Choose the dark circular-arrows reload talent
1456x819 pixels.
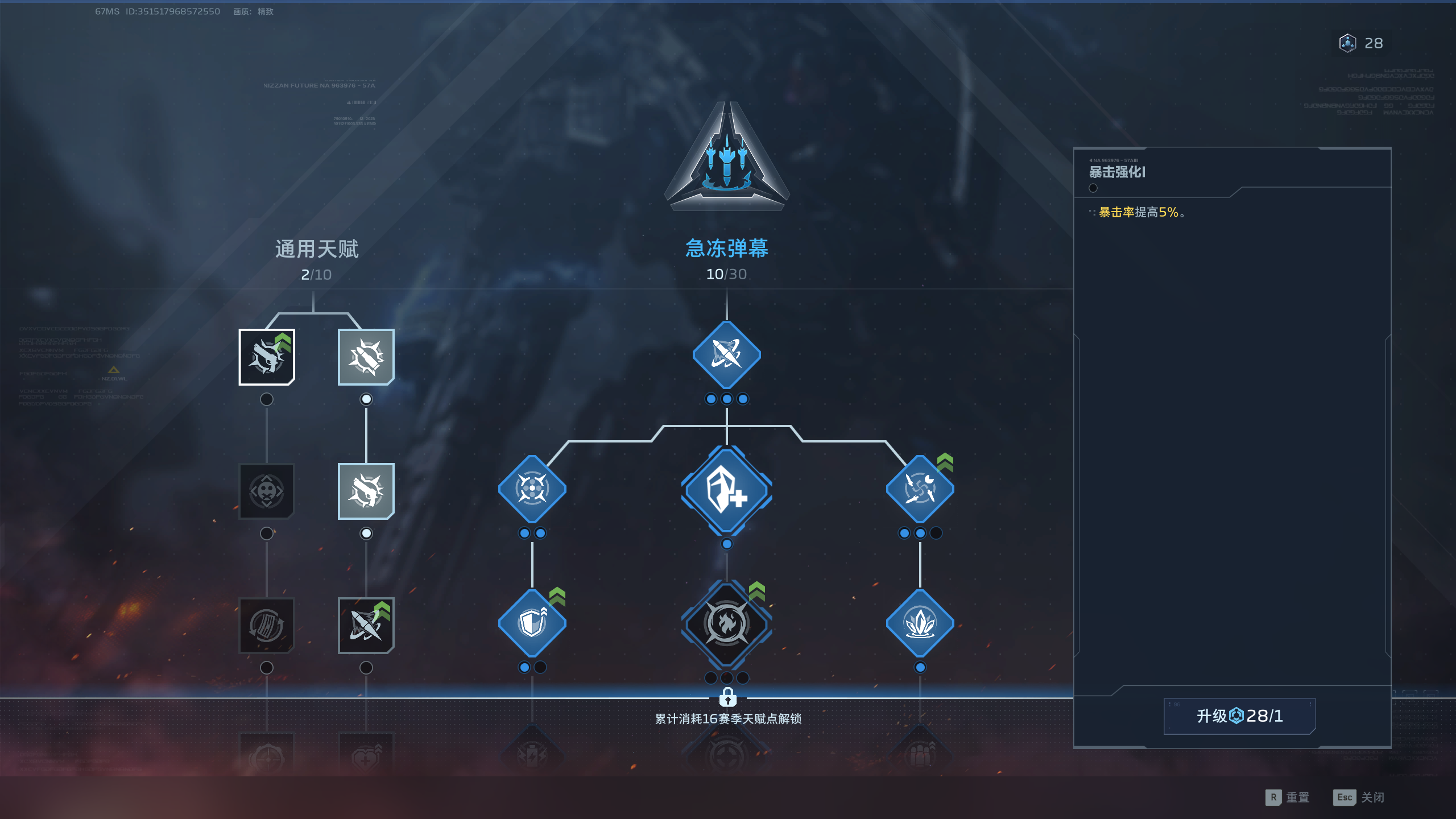tap(267, 626)
